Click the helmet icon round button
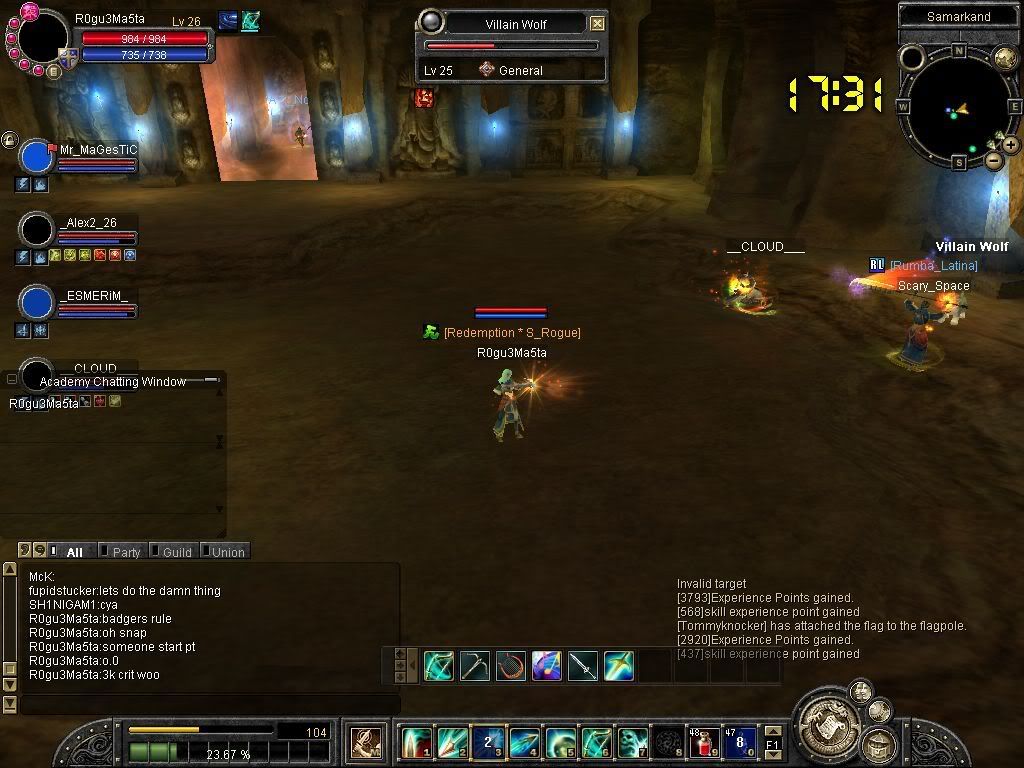Image resolution: width=1024 pixels, height=768 pixels. [879, 743]
